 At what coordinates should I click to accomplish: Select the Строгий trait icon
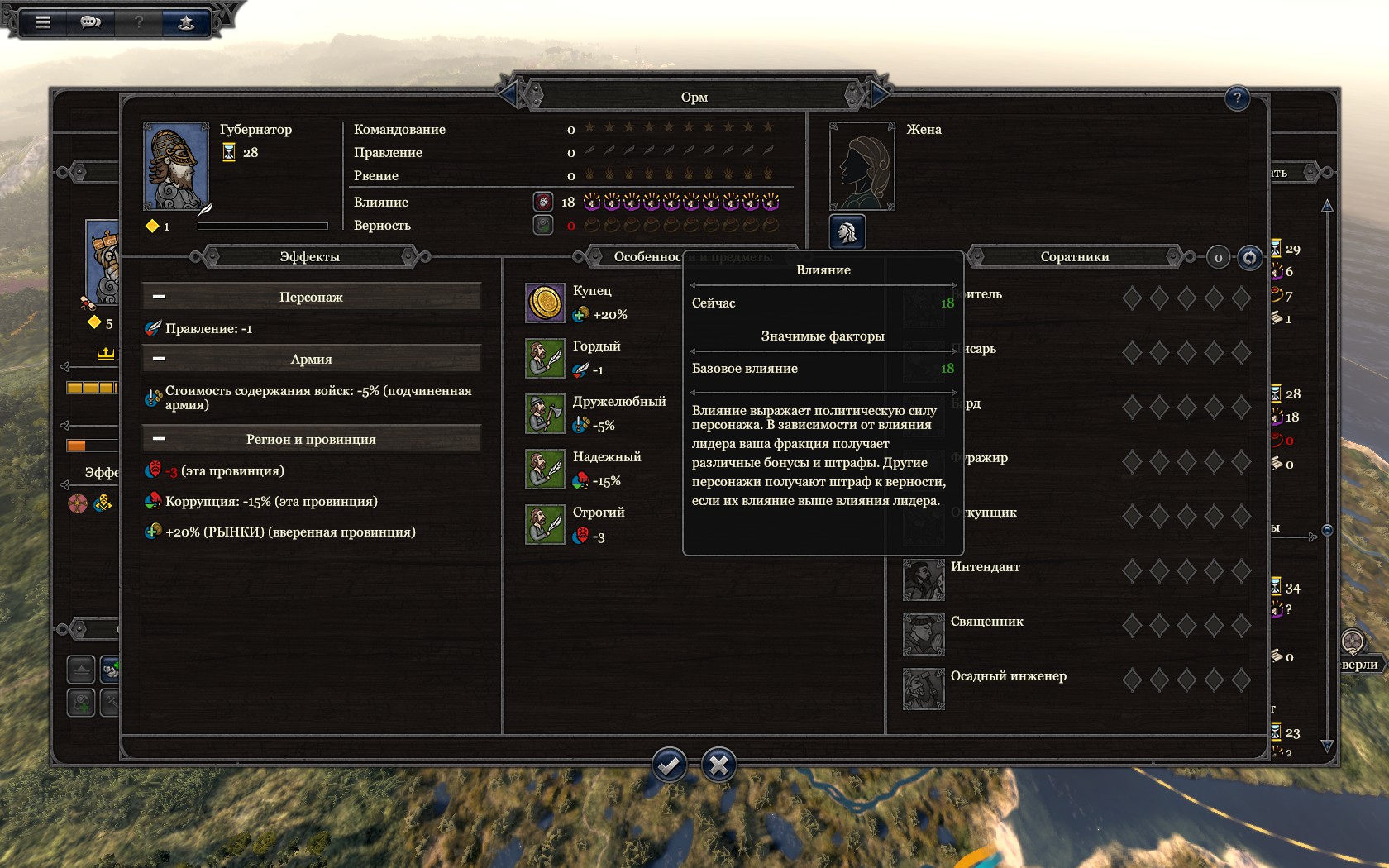point(545,524)
